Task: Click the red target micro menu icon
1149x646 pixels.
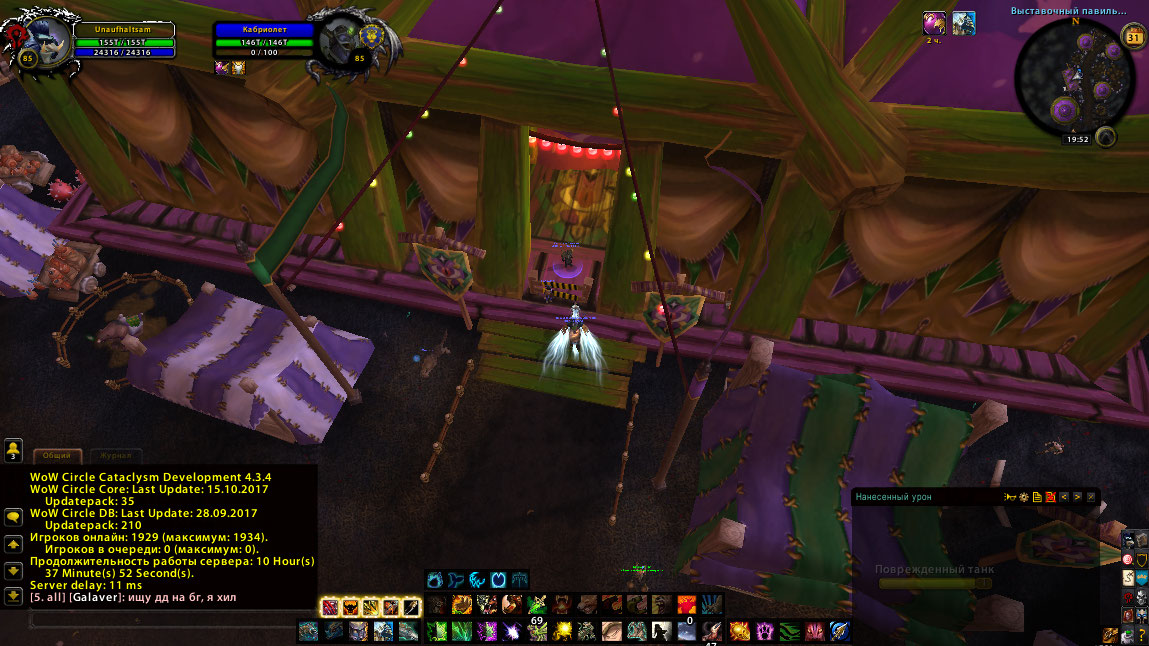Action: [1128, 560]
